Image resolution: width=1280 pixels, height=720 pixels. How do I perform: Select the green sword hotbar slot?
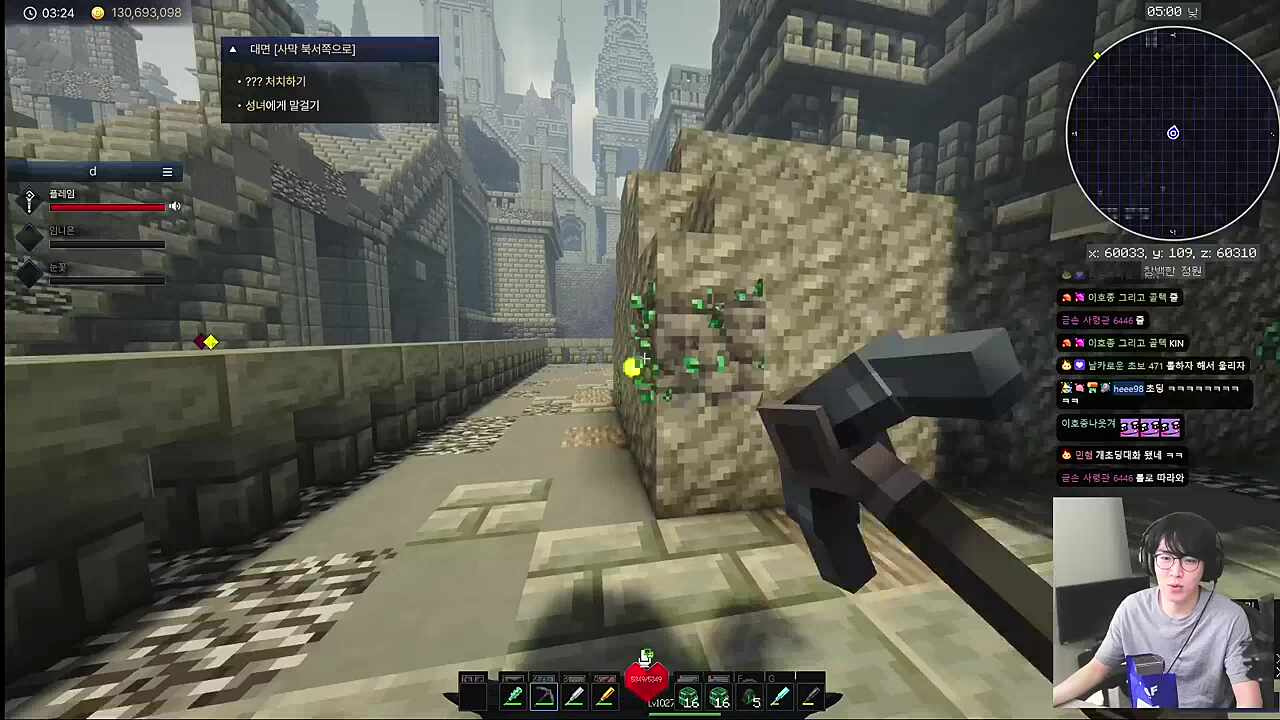coord(513,696)
